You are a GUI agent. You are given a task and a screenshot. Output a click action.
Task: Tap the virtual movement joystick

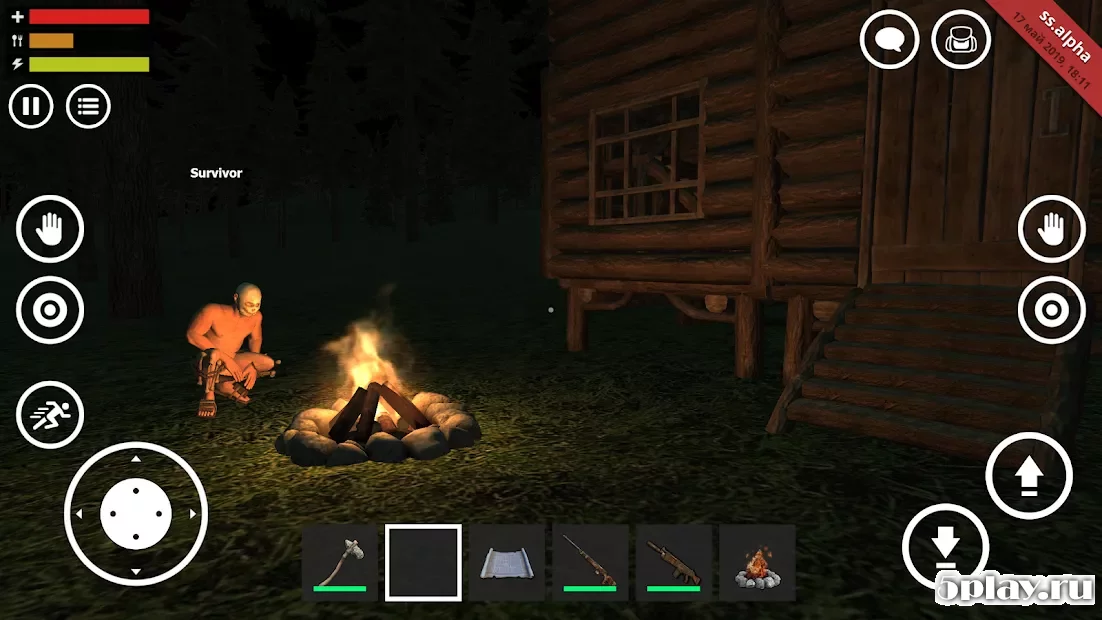coord(136,513)
